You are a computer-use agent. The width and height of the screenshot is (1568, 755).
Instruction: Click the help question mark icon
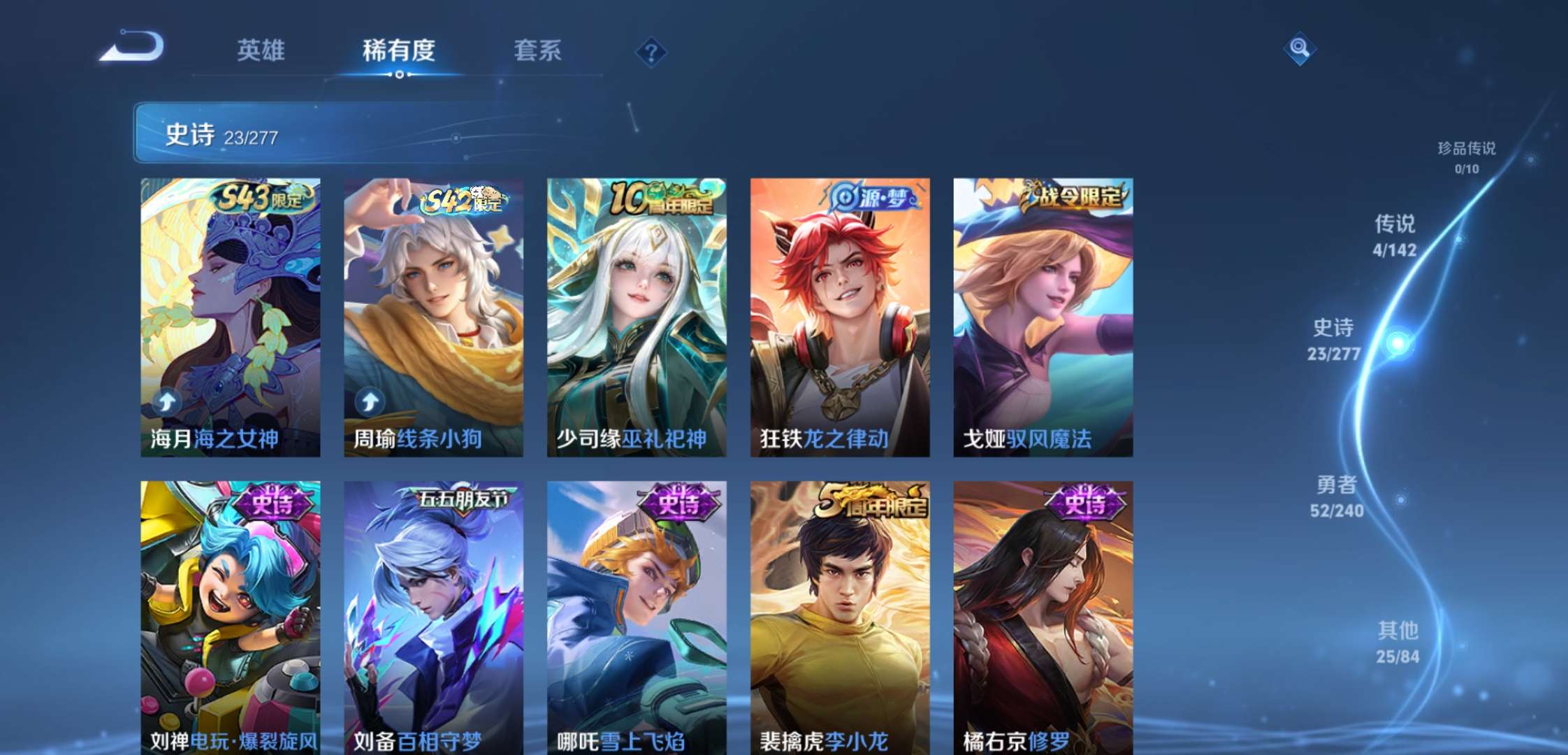click(x=650, y=50)
